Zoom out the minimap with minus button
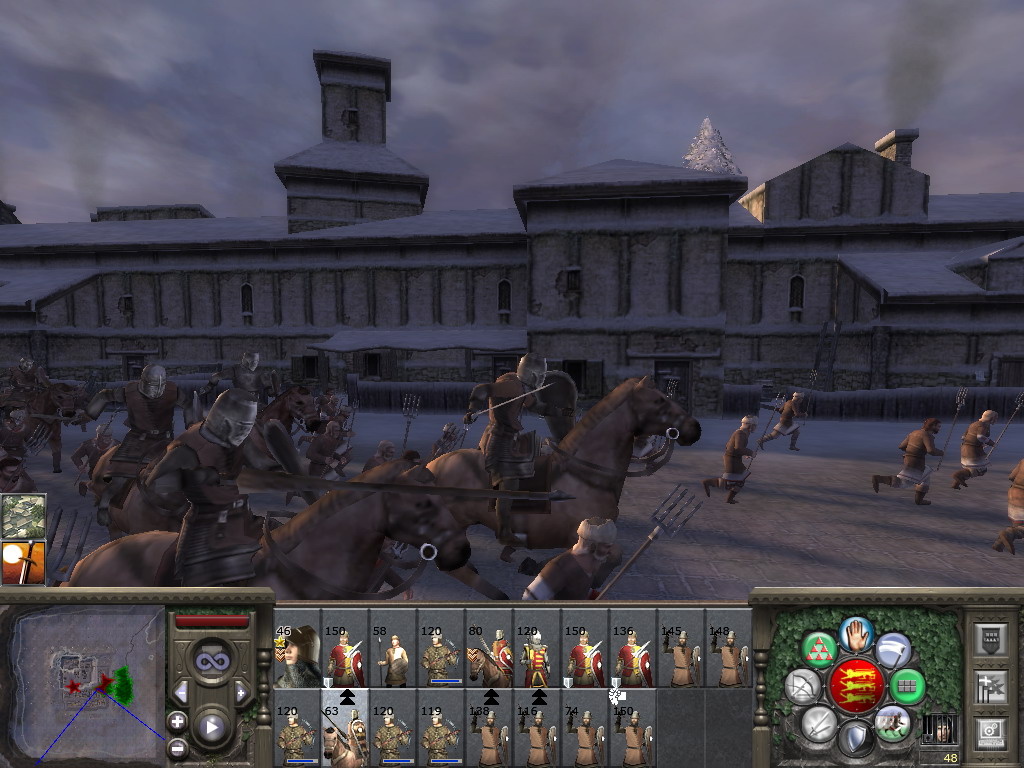The height and width of the screenshot is (768, 1024). [x=177, y=746]
